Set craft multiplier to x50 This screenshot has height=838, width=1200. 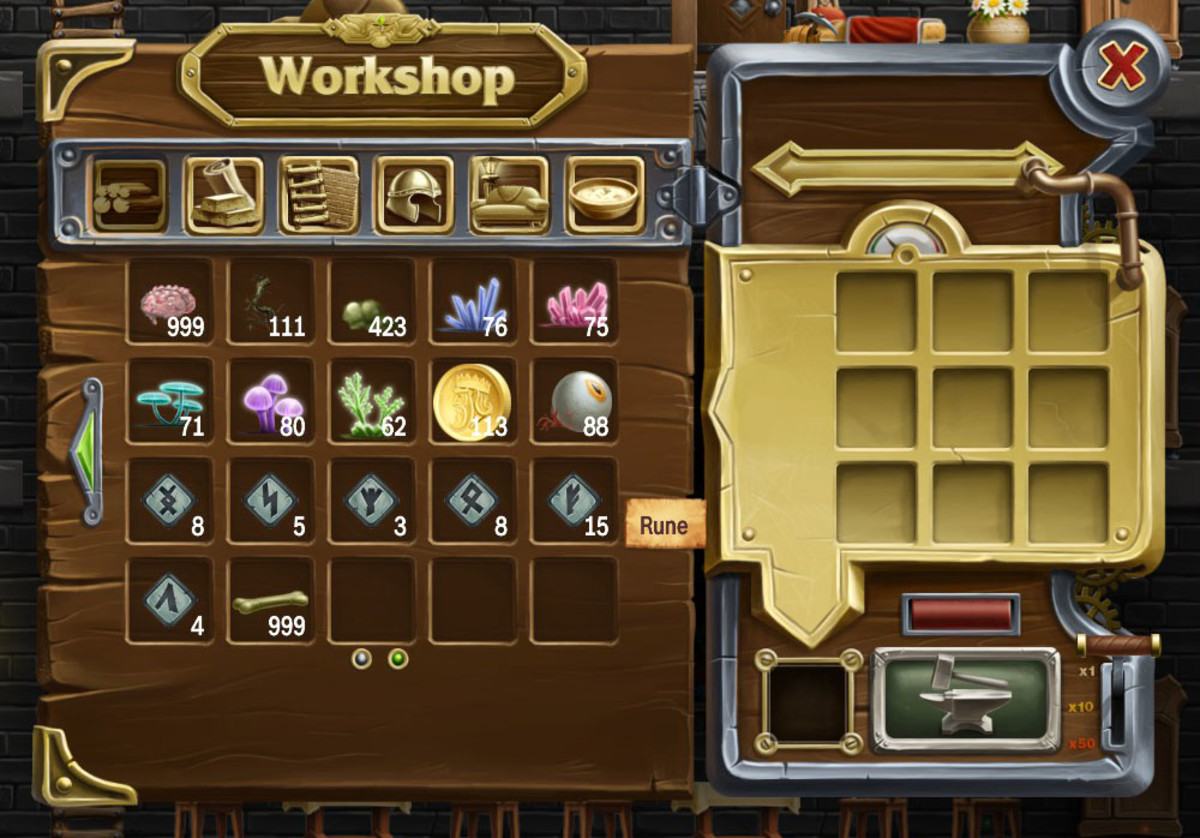(1081, 743)
